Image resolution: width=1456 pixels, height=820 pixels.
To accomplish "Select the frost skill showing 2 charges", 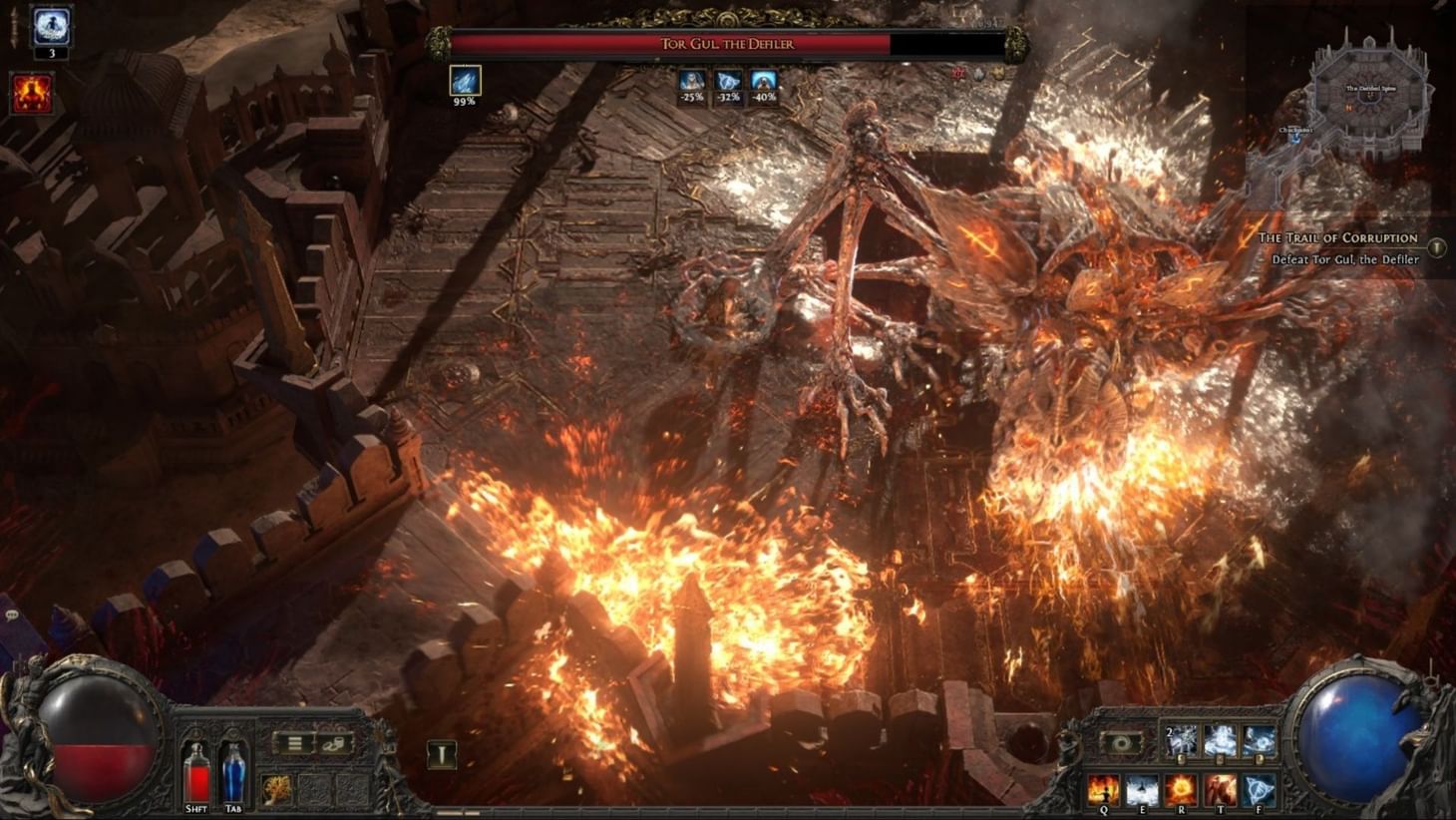I will point(1180,741).
